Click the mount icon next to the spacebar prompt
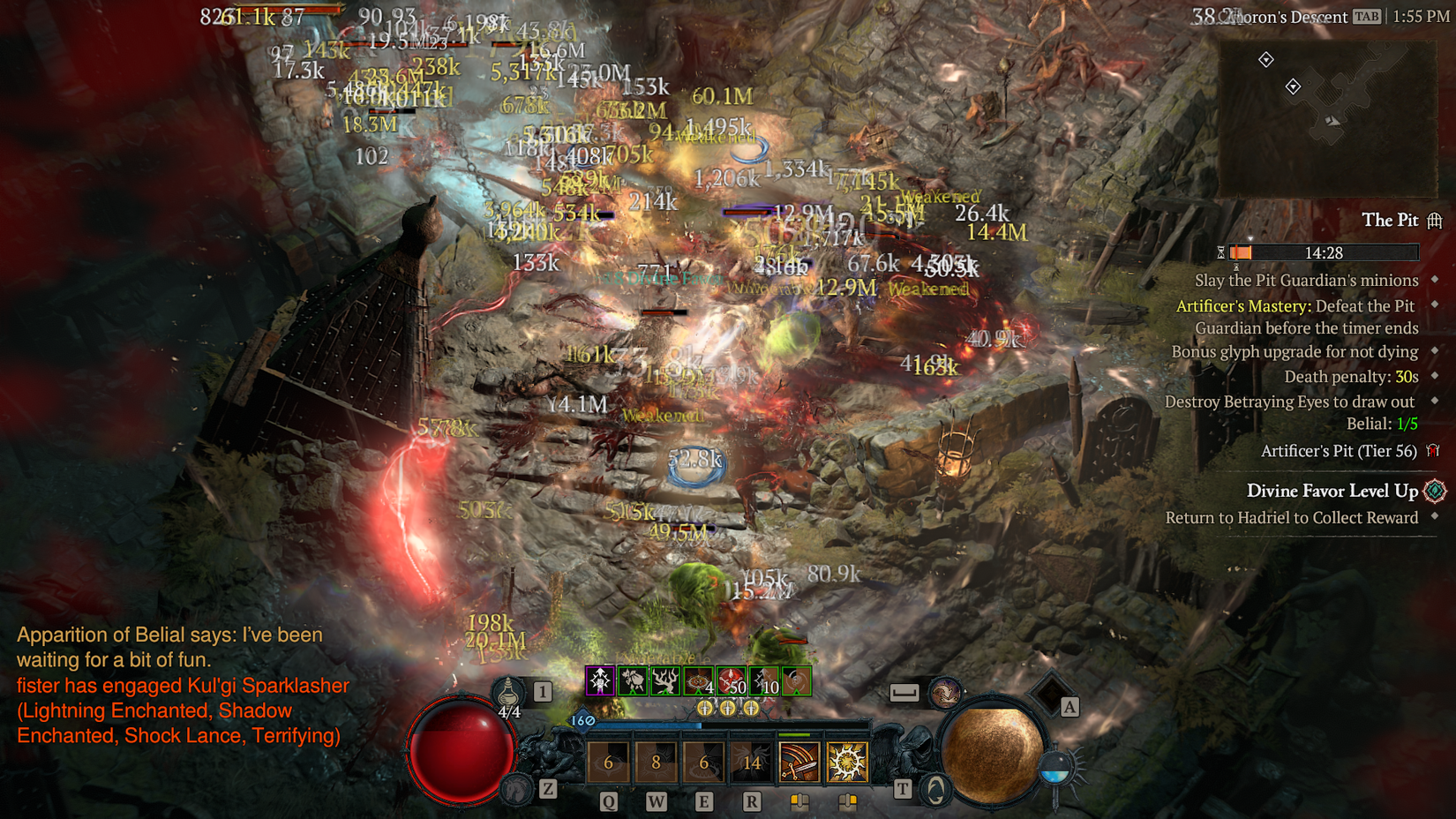The width and height of the screenshot is (1456, 819). click(x=946, y=694)
